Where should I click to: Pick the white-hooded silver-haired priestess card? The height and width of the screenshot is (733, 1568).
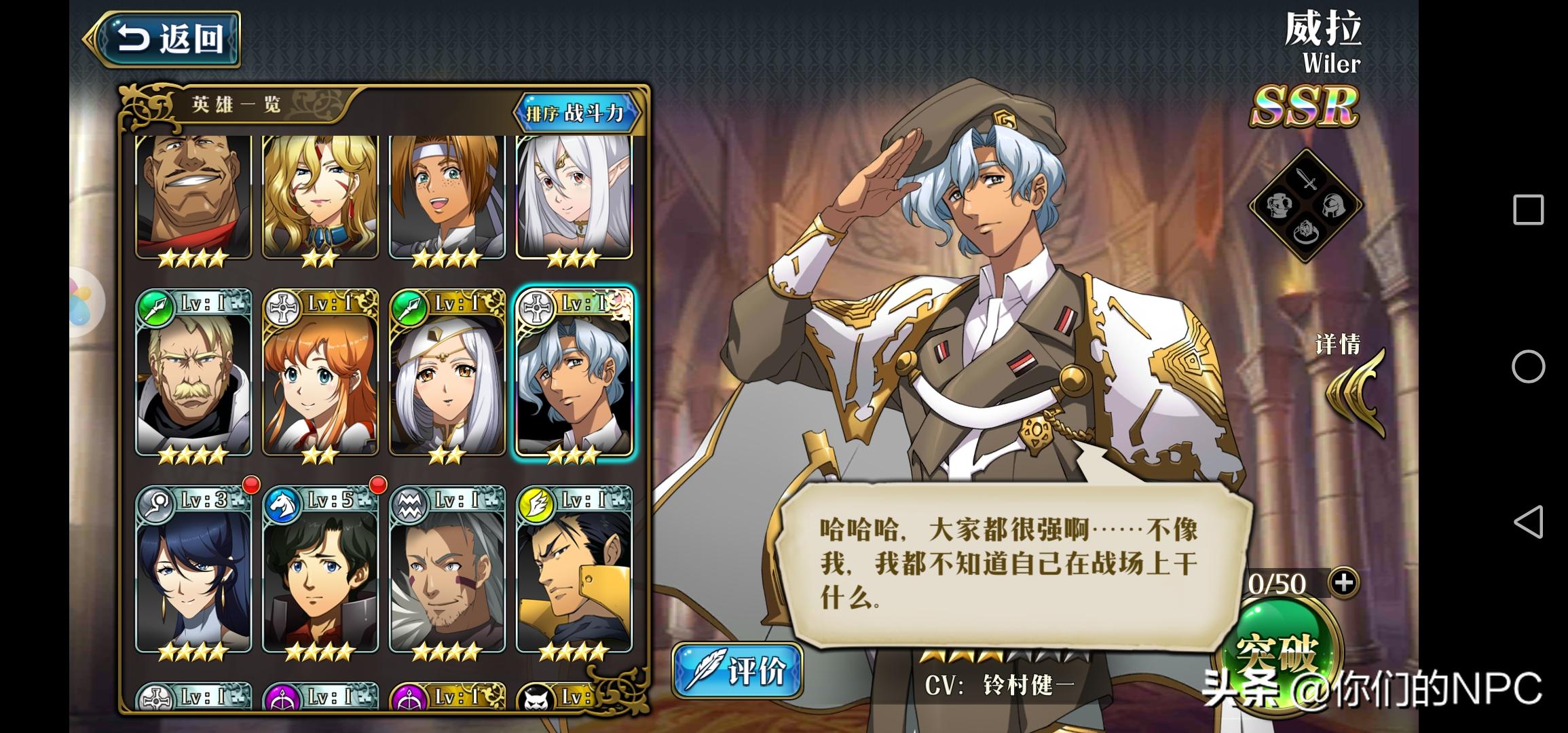(447, 375)
